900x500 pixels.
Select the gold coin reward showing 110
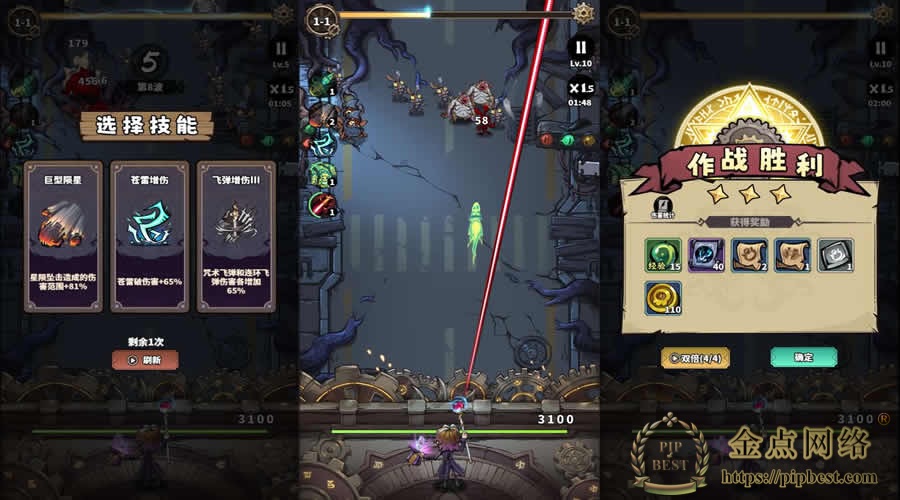pos(662,299)
